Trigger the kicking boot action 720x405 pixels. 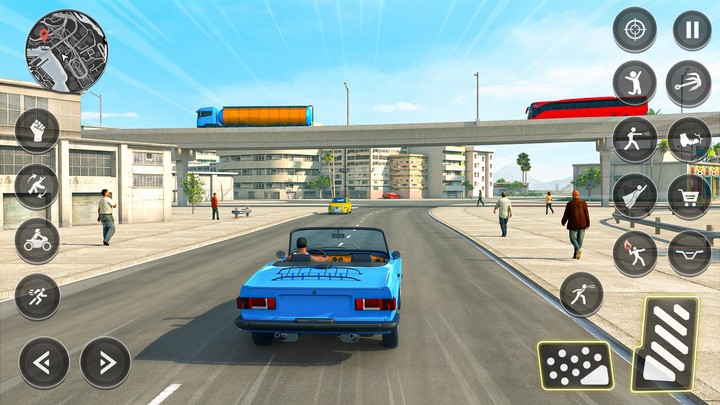pyautogui.click(x=689, y=140)
